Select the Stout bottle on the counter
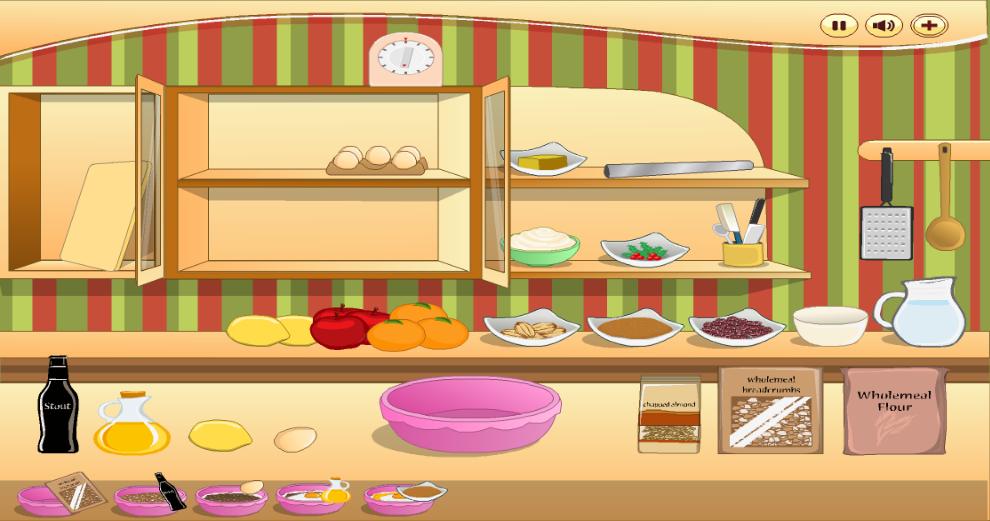 57,405
